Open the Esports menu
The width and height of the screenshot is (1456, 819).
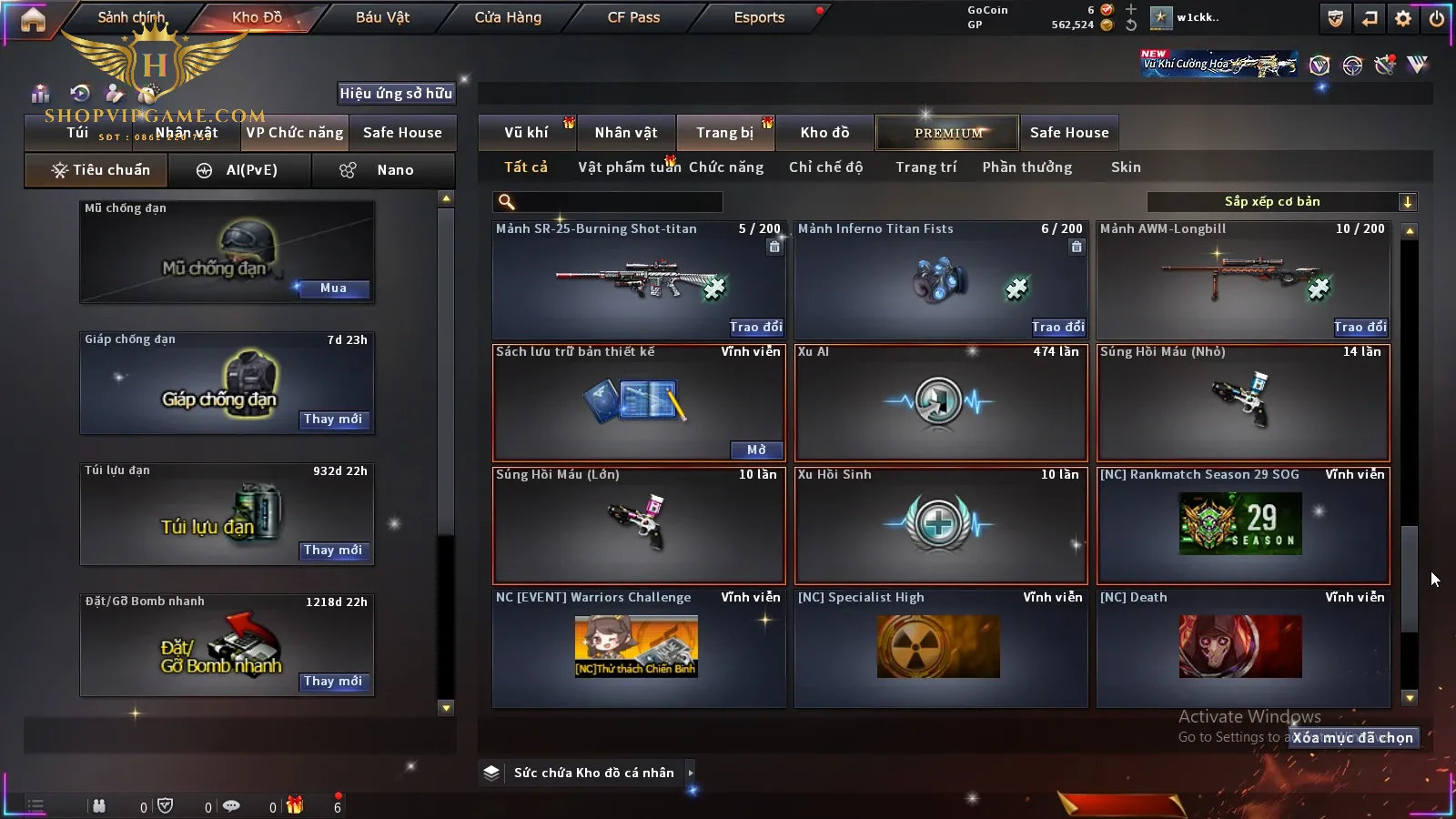[x=759, y=17]
